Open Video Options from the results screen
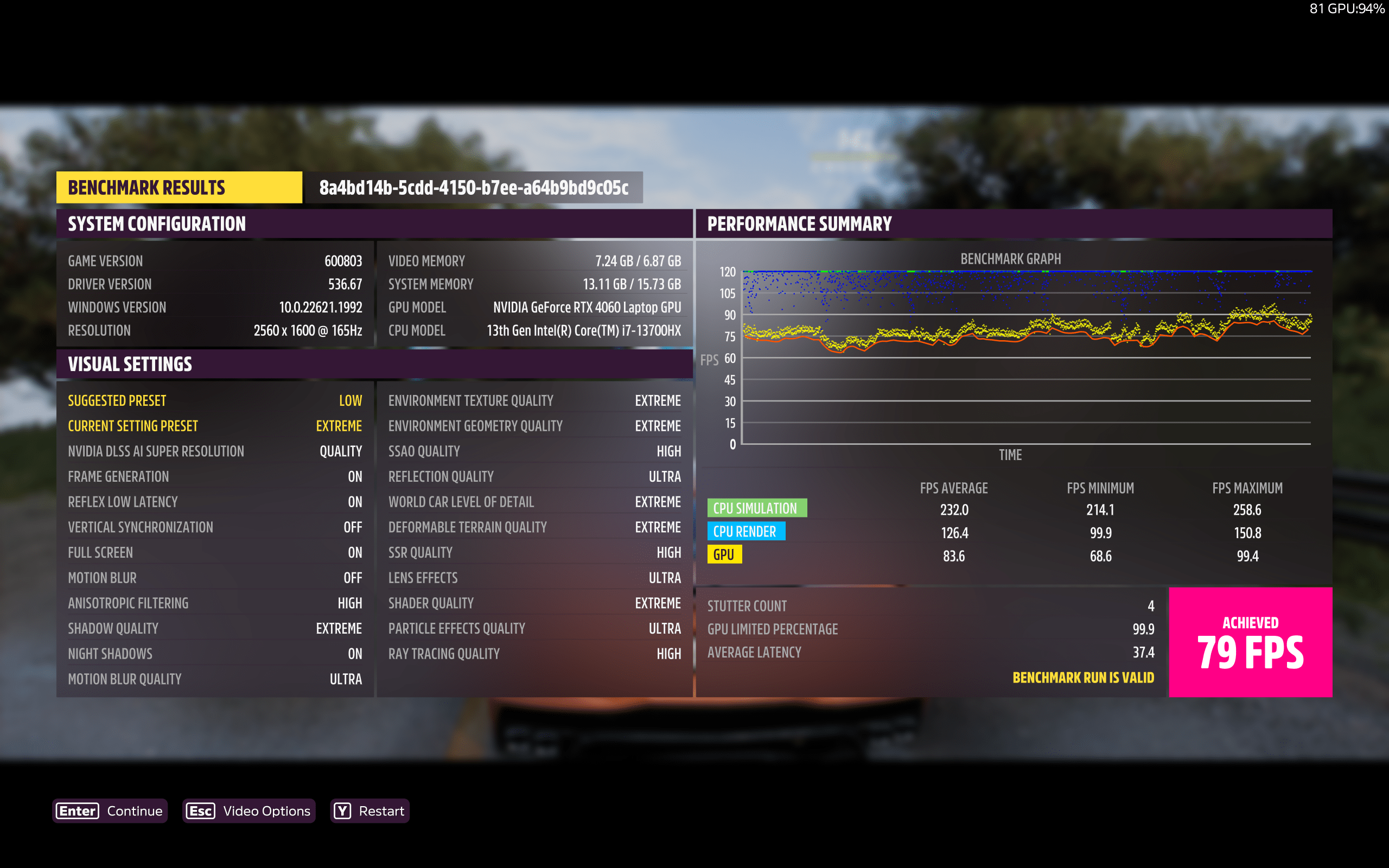1389x868 pixels. [249, 810]
